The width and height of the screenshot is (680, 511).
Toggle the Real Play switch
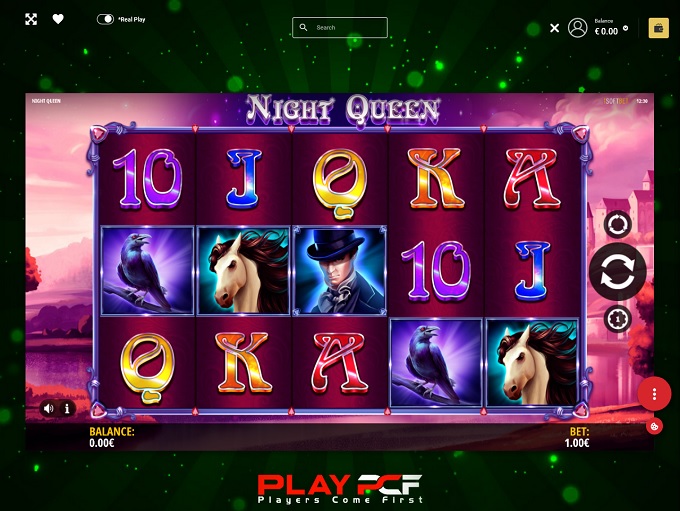click(x=105, y=19)
